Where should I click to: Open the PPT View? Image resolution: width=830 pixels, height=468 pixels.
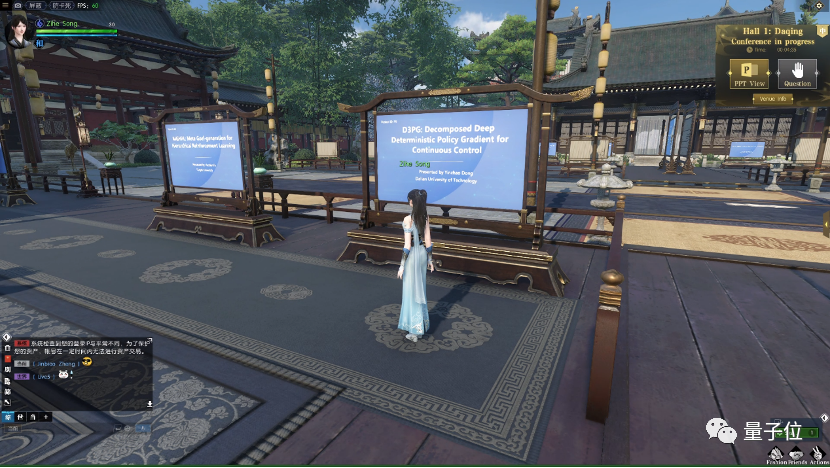click(x=749, y=72)
